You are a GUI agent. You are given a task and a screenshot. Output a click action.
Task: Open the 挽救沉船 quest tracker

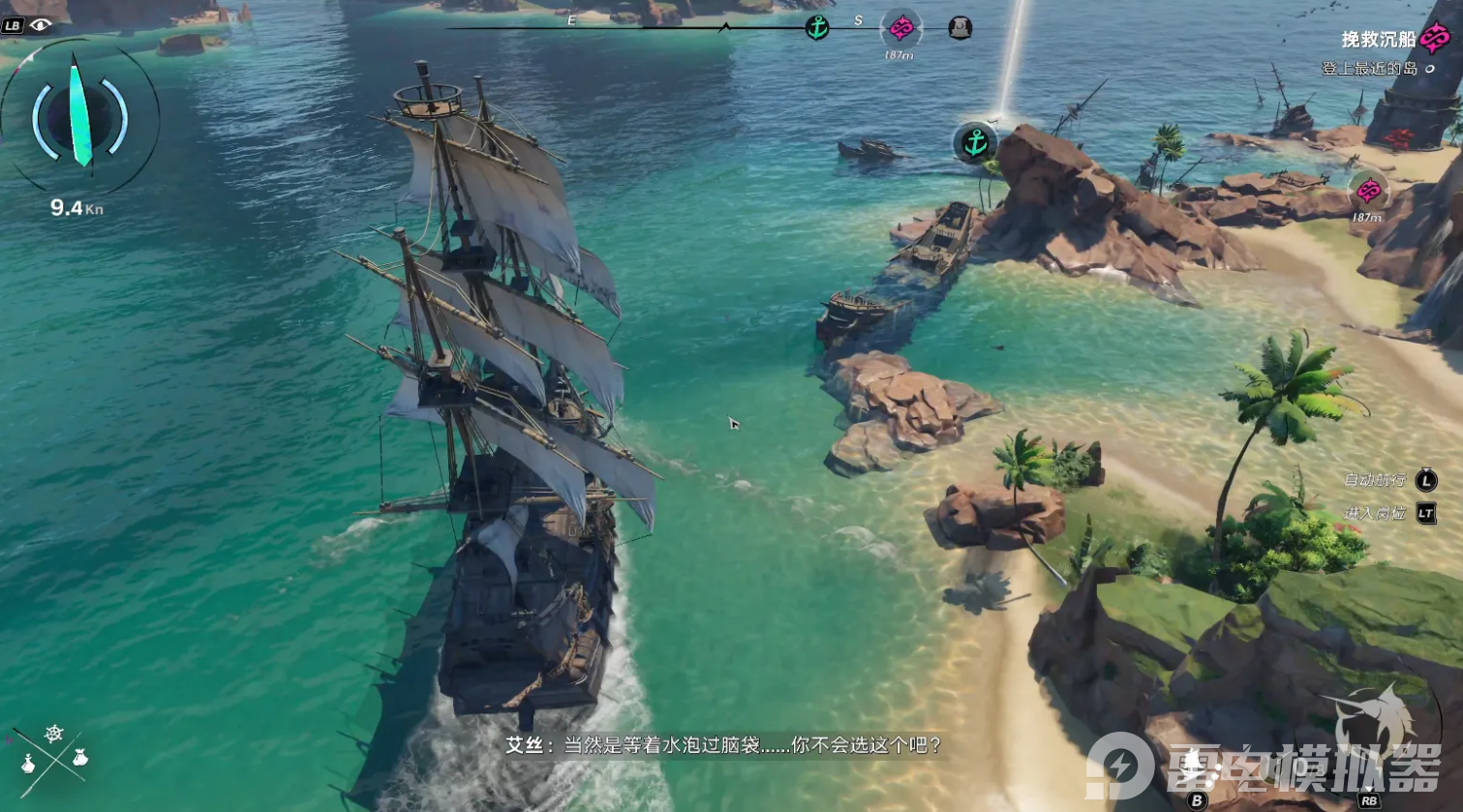click(x=1379, y=40)
